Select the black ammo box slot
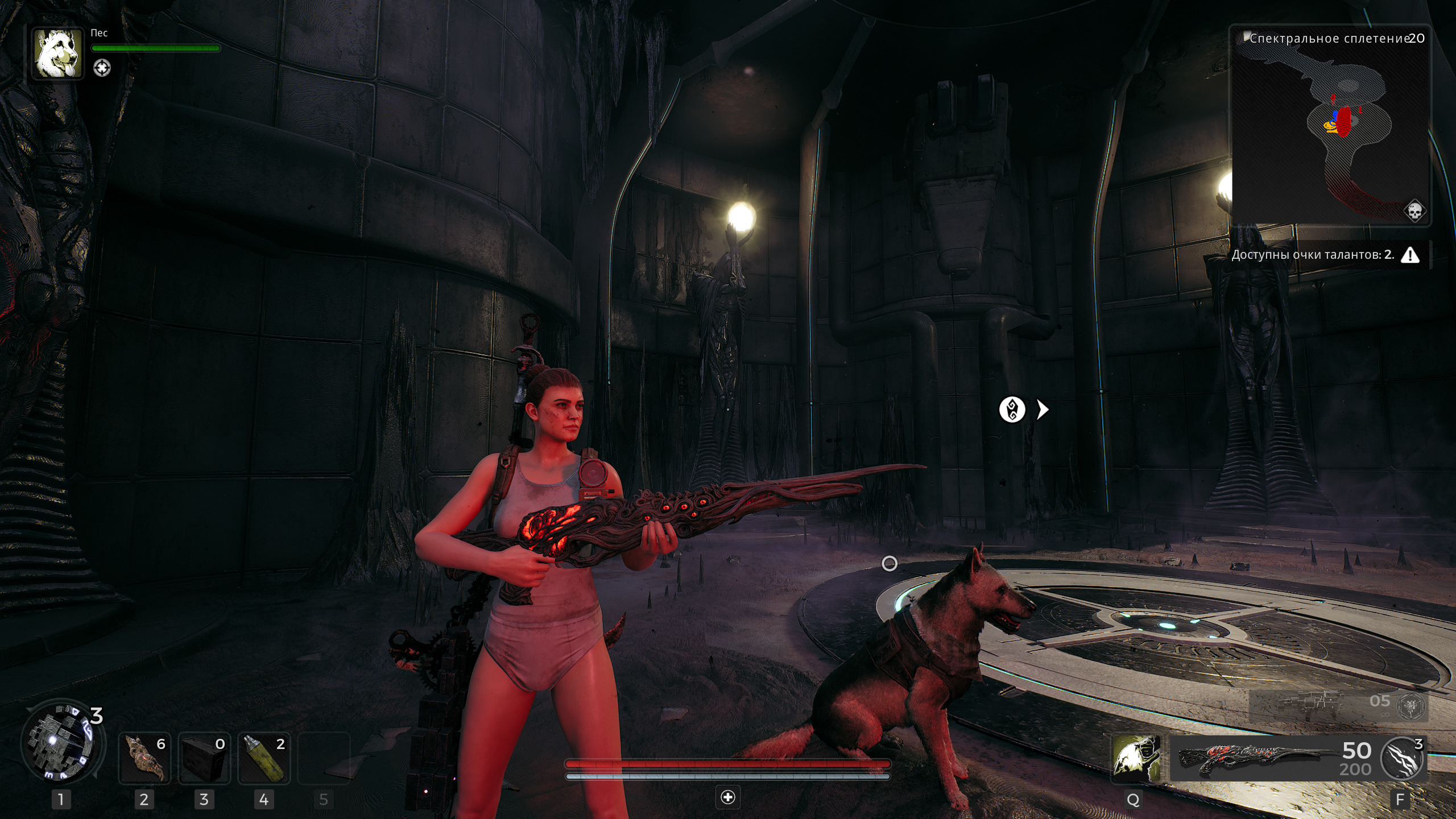 tap(204, 759)
